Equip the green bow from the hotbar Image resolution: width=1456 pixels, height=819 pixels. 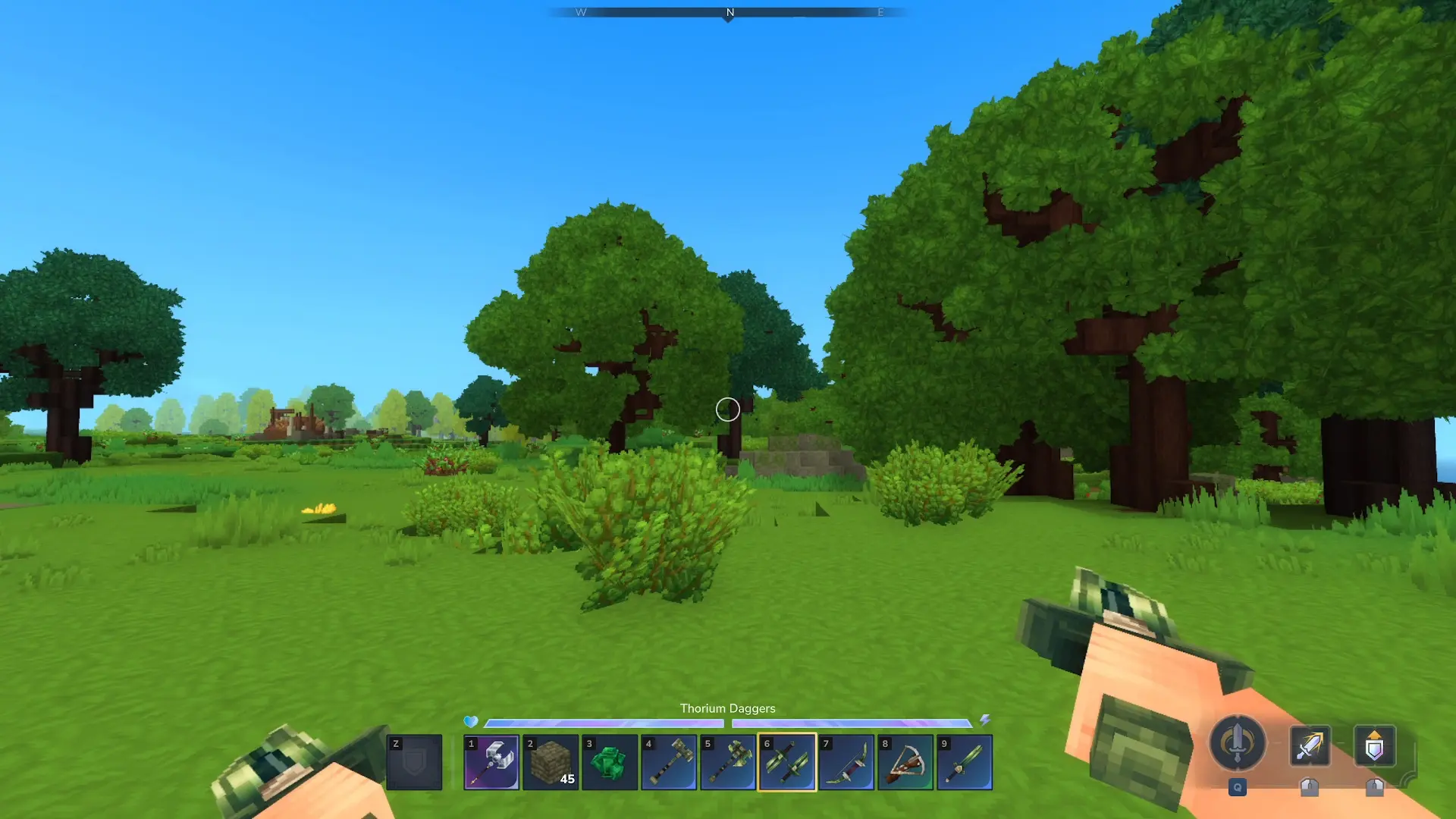tap(846, 762)
